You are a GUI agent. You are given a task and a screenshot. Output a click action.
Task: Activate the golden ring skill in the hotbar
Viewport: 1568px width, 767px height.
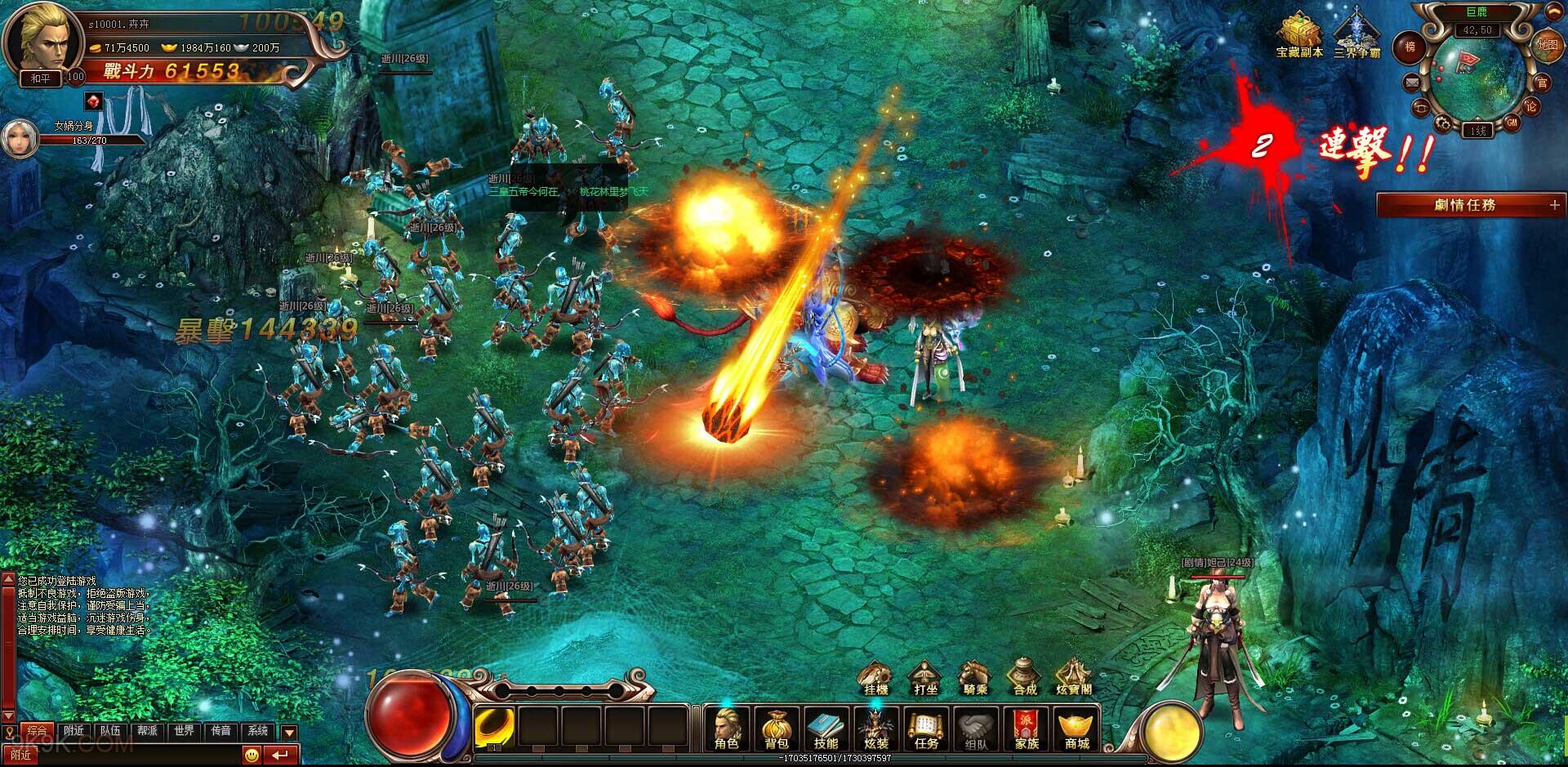pos(495,726)
